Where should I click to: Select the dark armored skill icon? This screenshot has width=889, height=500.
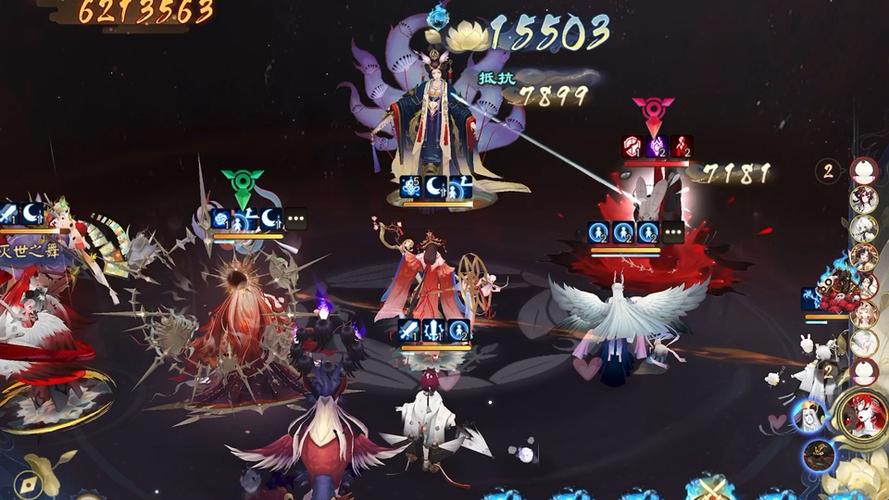(x=818, y=456)
